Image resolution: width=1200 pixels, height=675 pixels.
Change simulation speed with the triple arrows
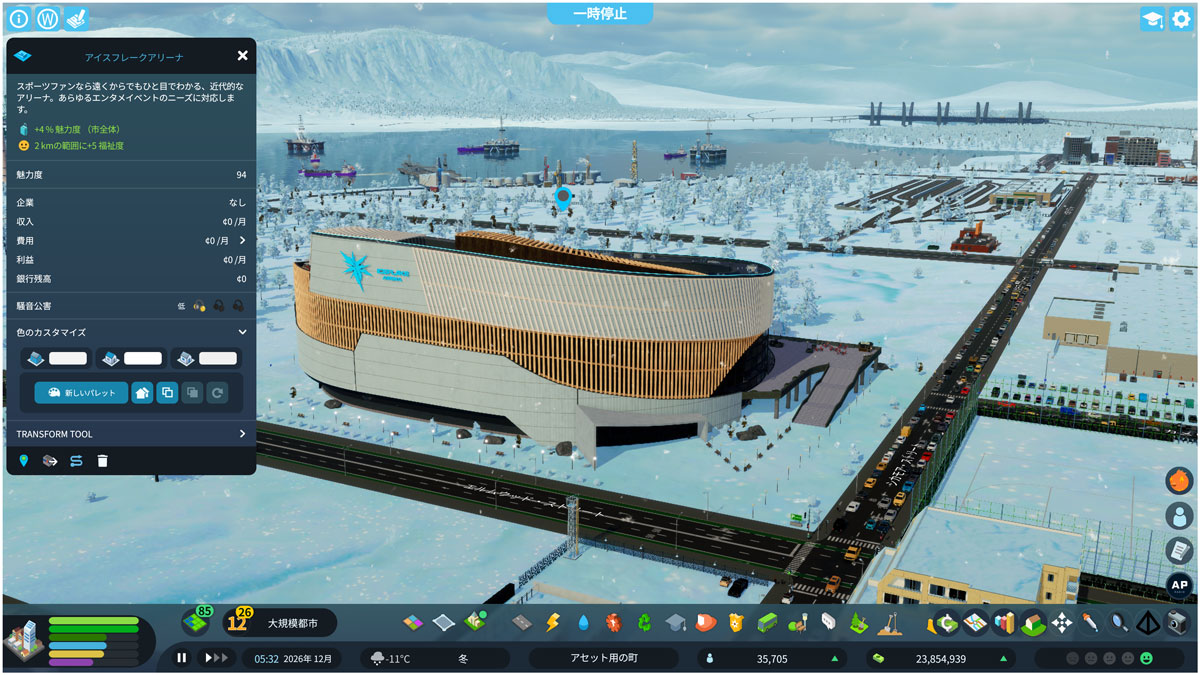215,658
